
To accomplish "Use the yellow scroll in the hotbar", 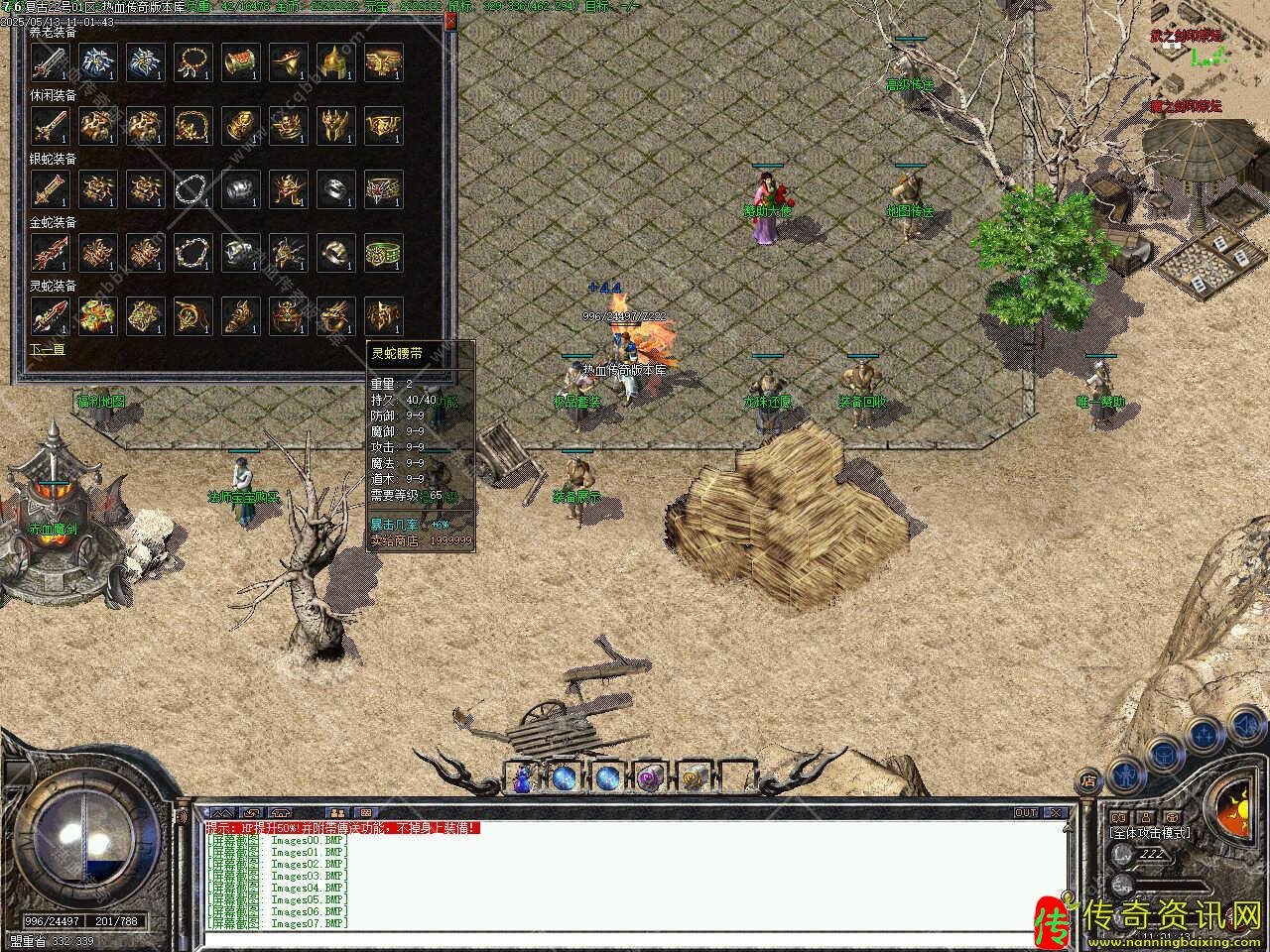I will 693,777.
